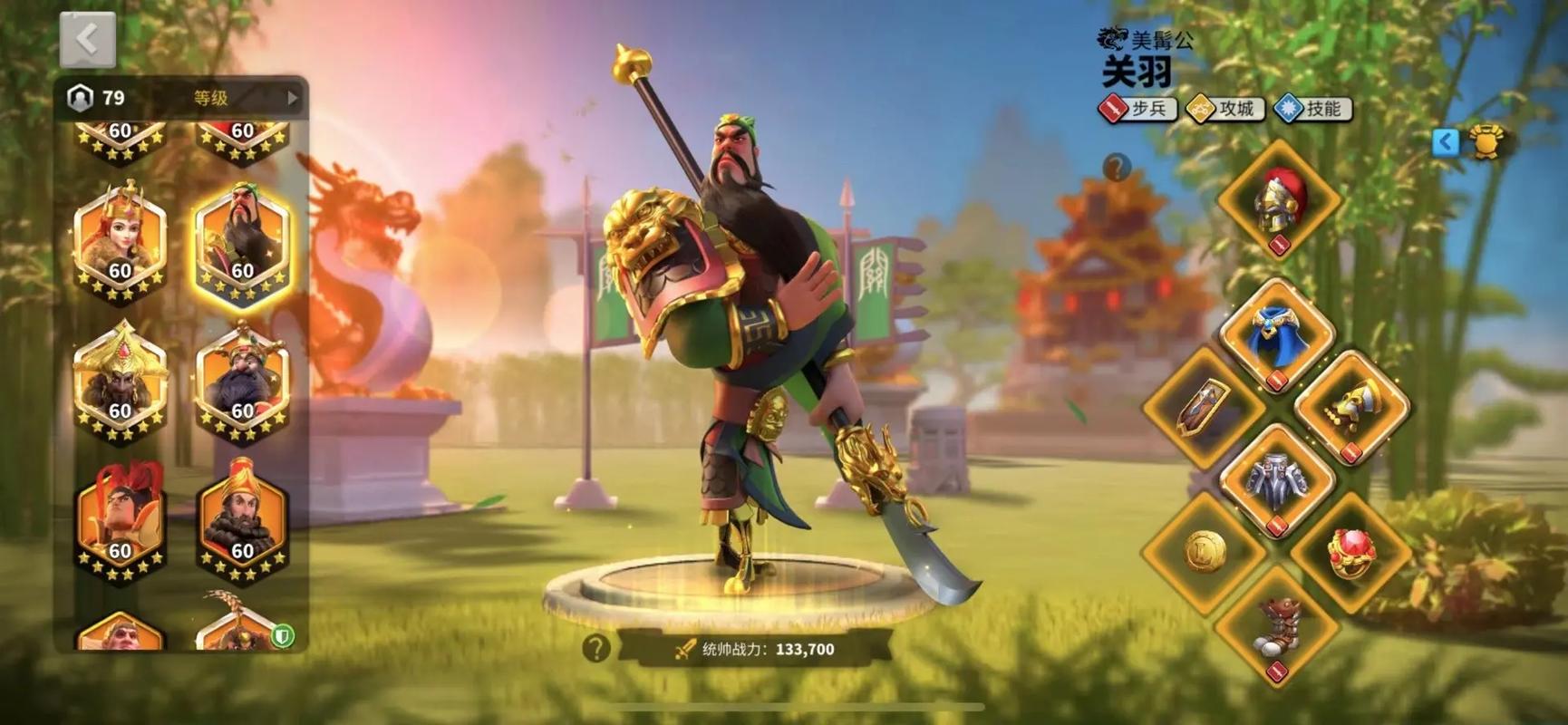The width and height of the screenshot is (1568, 725).
Task: Click the 步兵 infantry talent tag
Action: [1138, 109]
